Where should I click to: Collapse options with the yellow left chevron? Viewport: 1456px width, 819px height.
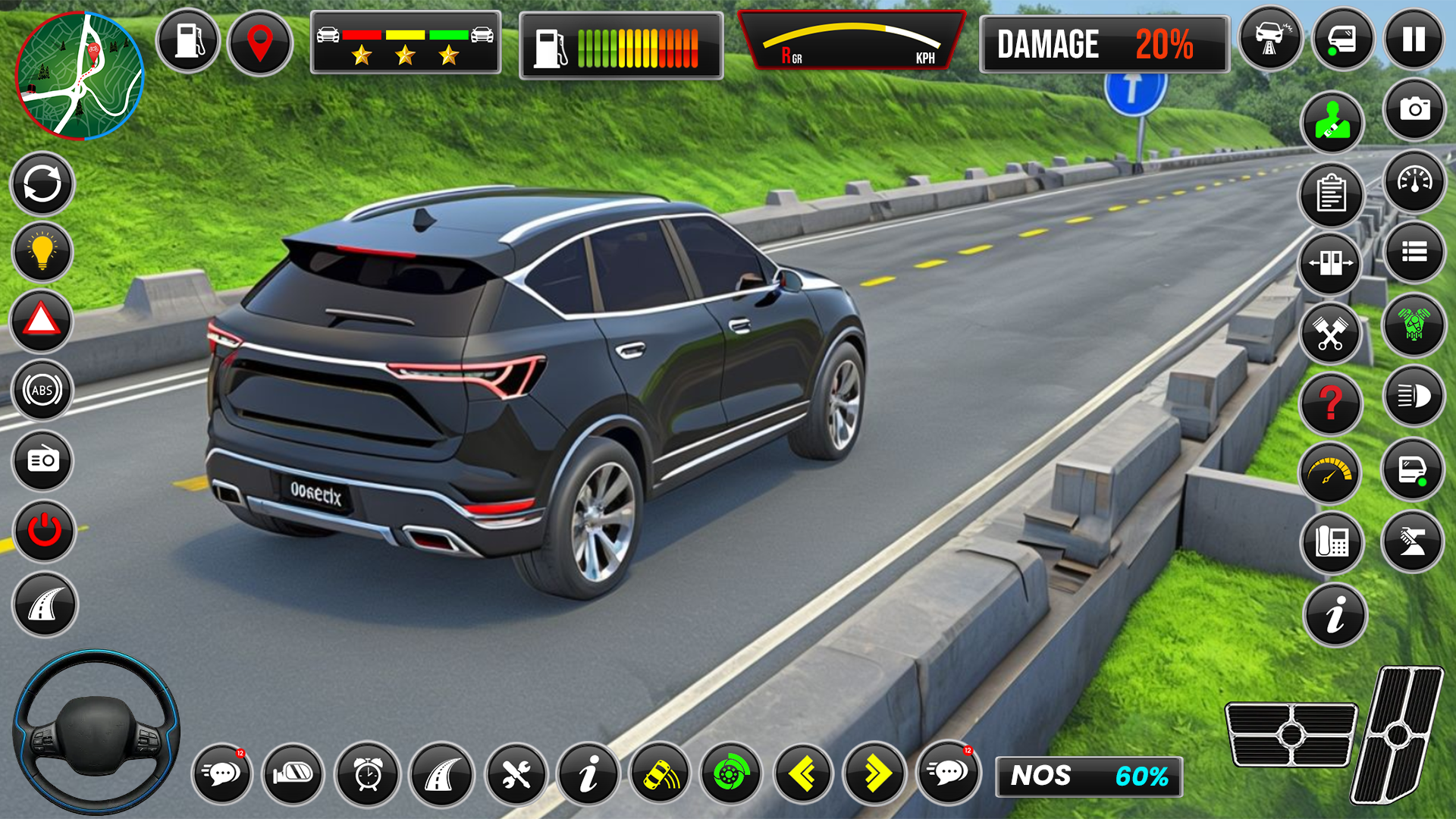point(804,773)
